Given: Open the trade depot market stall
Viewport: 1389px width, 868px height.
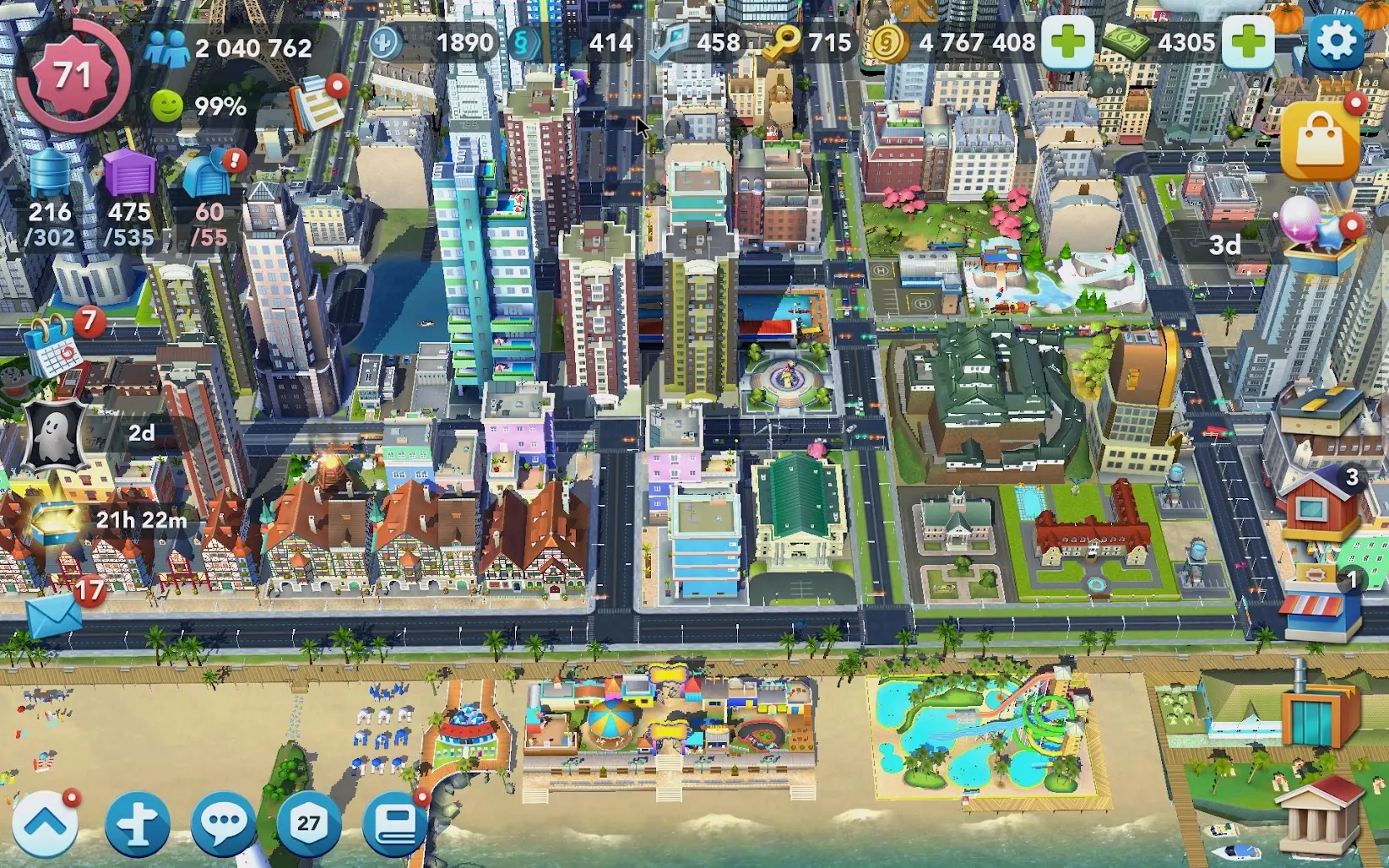Looking at the screenshot, I should pos(1320,608).
